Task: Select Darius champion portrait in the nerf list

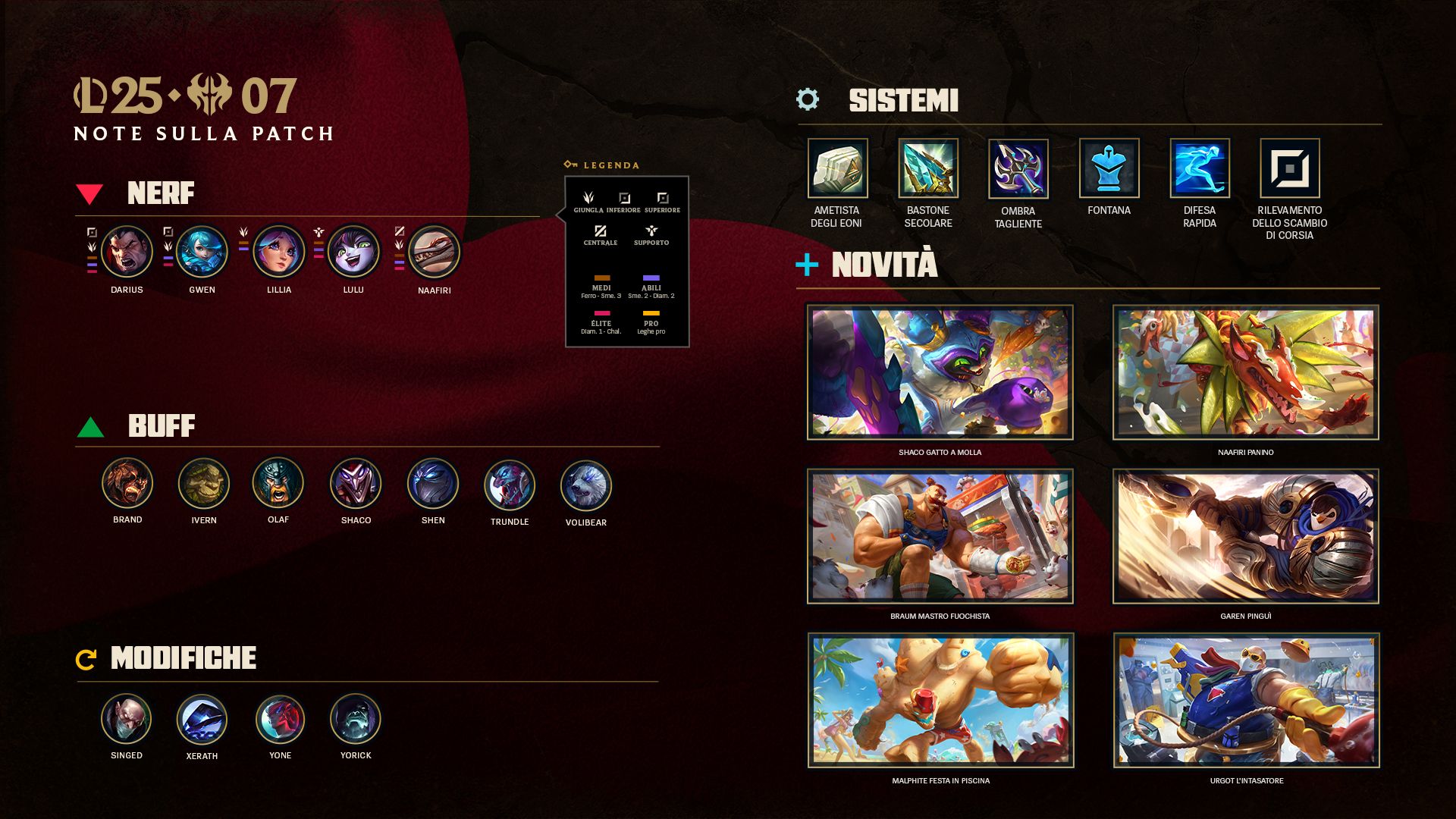Action: (127, 252)
